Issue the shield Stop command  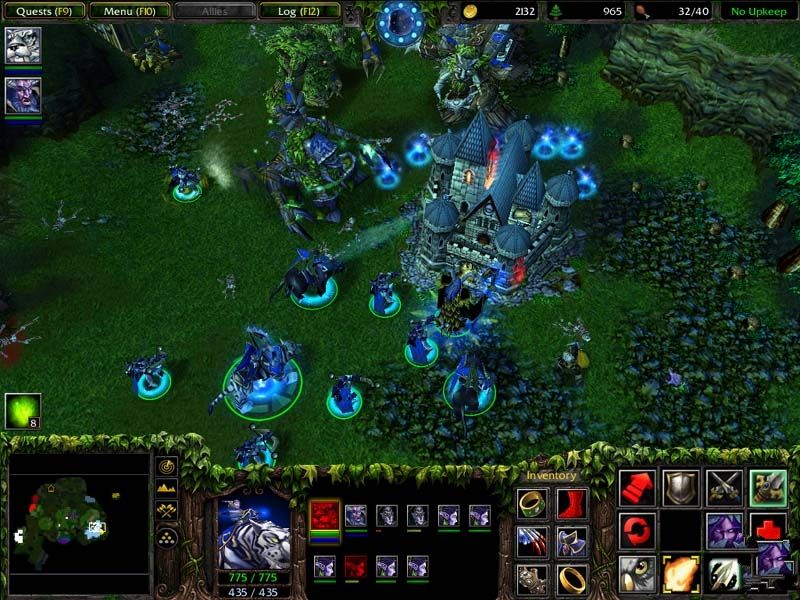(x=681, y=487)
